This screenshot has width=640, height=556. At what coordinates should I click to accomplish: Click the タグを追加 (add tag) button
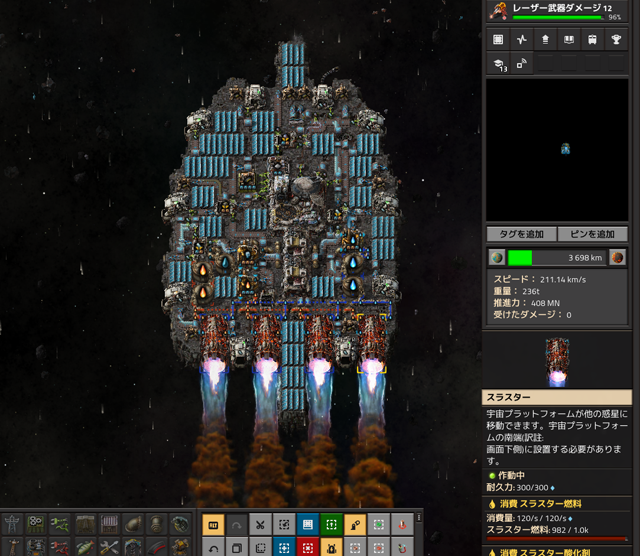click(520, 234)
